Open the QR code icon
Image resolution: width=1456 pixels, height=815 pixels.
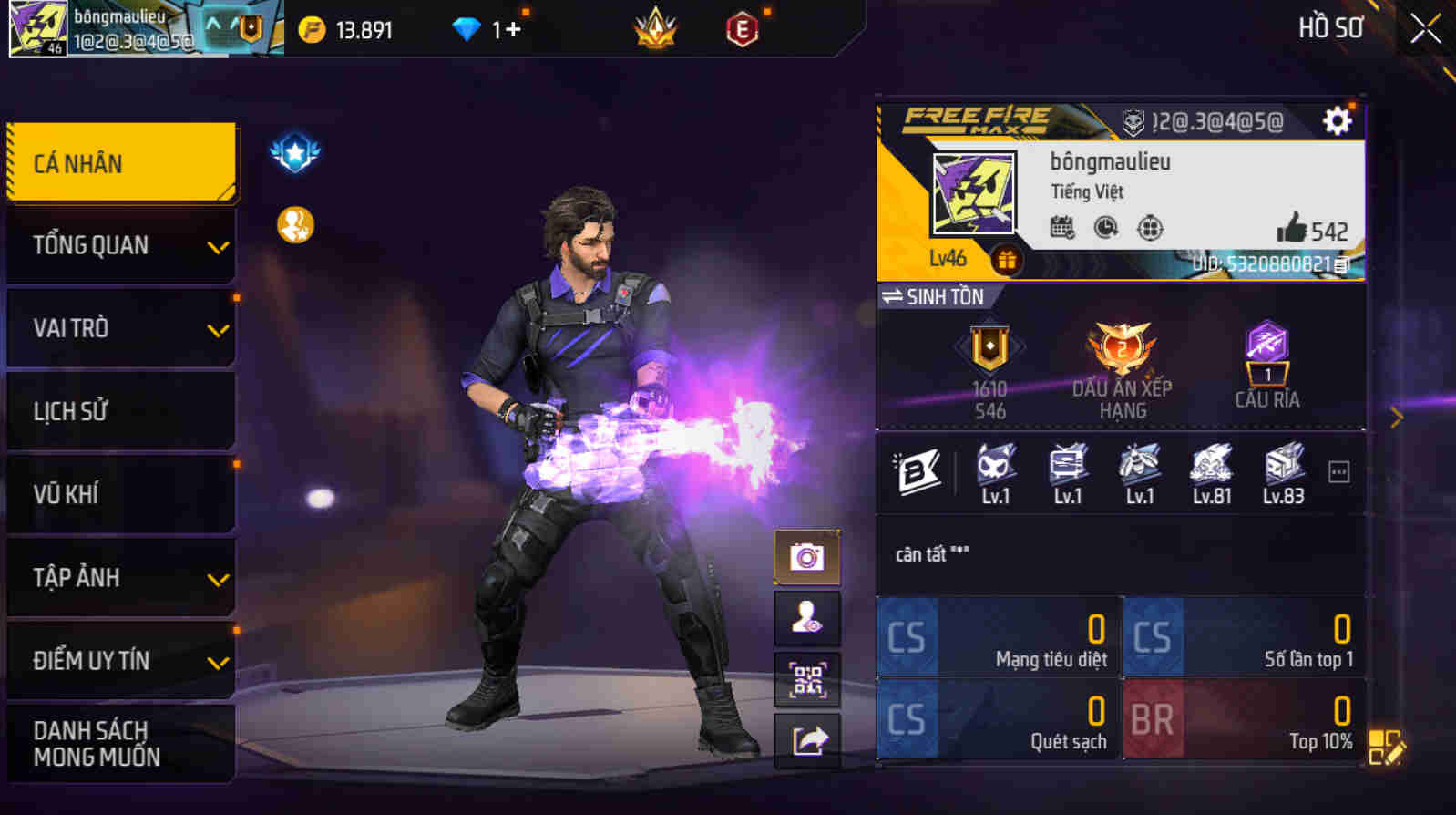tap(807, 679)
